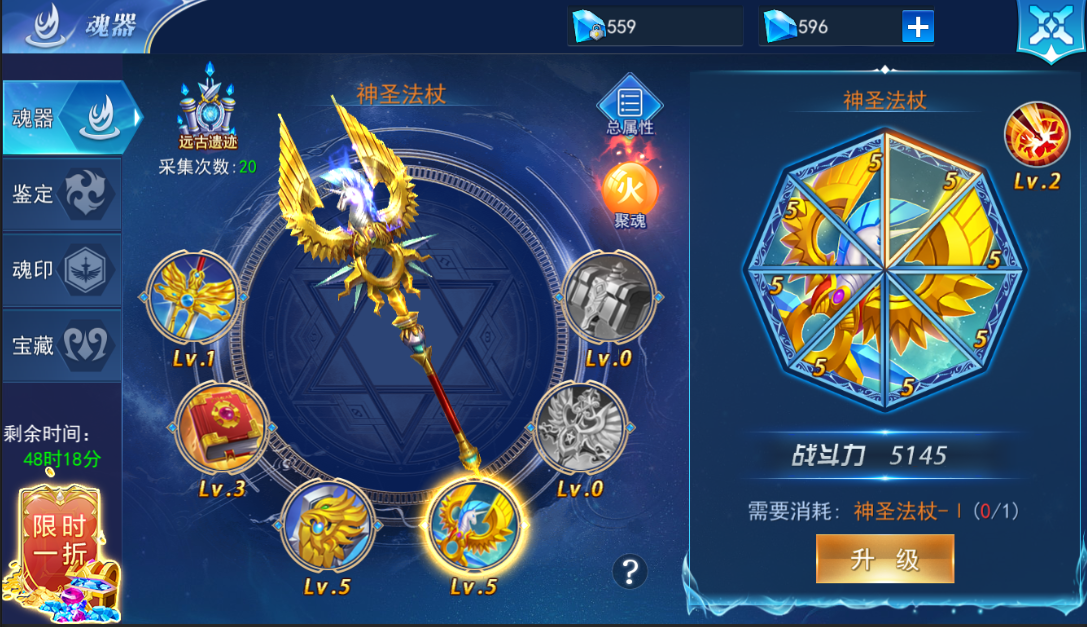The width and height of the screenshot is (1087, 627).
Task: Pick the highlighted holy staff weapon slot
Action: click(473, 525)
